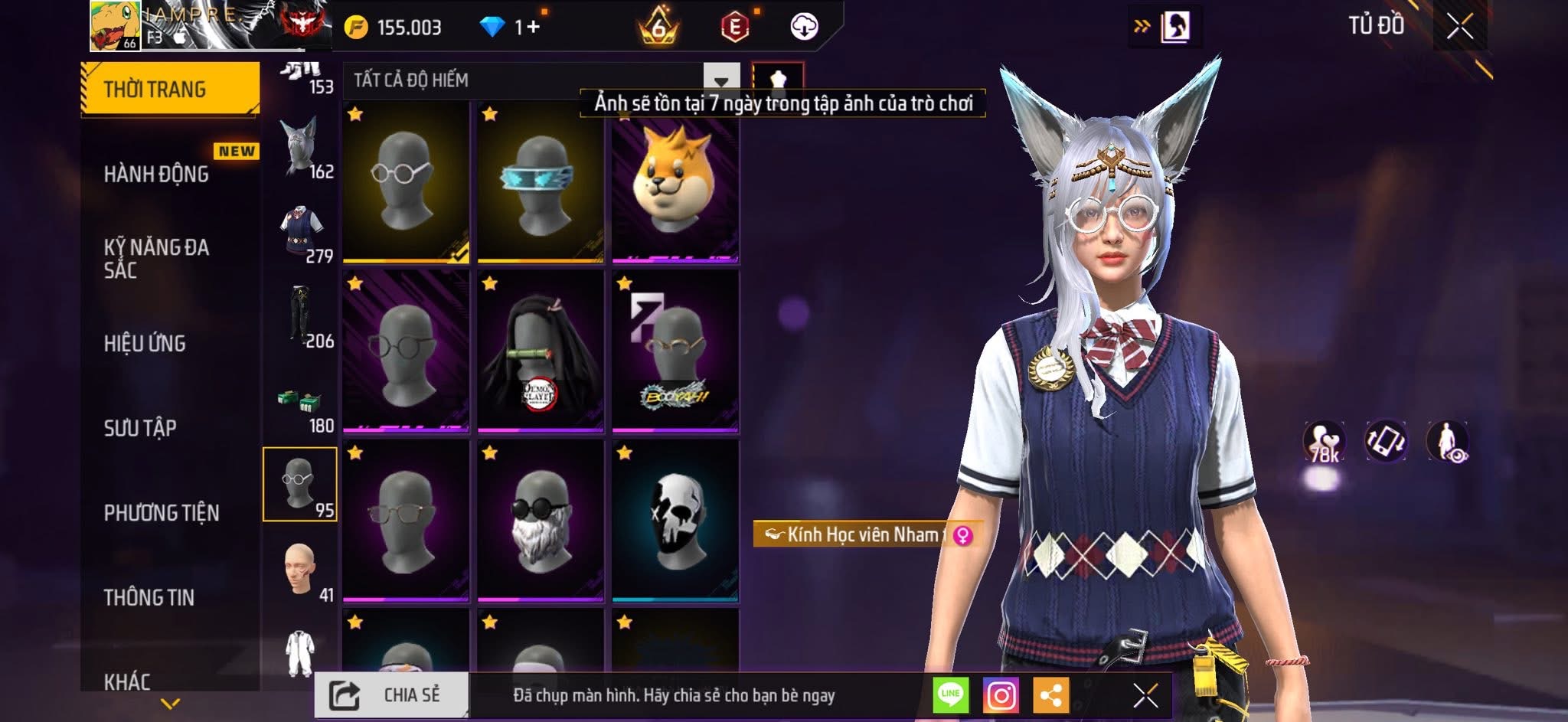Select the fox ears headwear category
The height and width of the screenshot is (722, 1568).
pyautogui.click(x=299, y=149)
